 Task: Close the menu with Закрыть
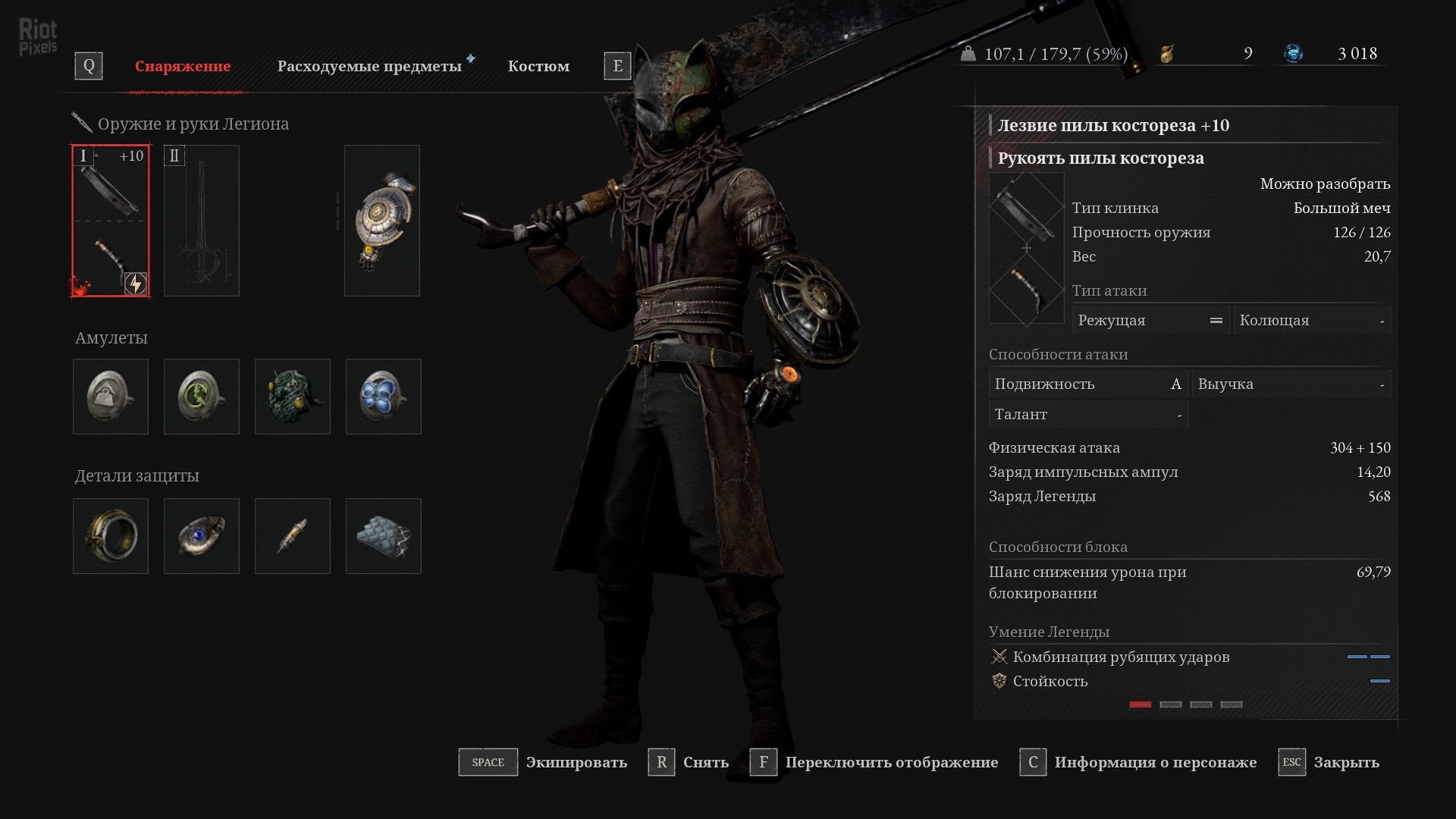[1346, 763]
